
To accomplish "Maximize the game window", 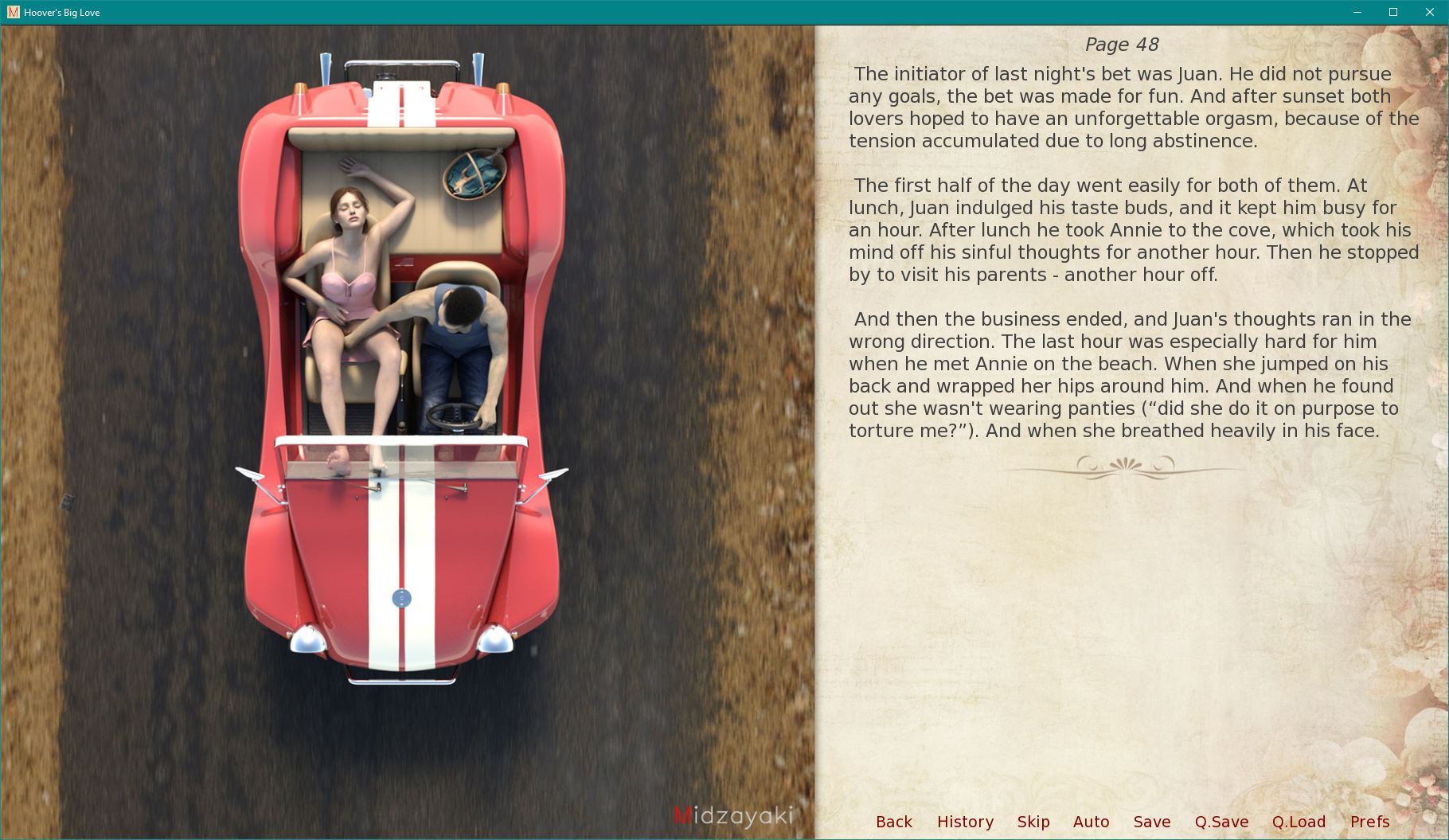I will click(x=1393, y=12).
